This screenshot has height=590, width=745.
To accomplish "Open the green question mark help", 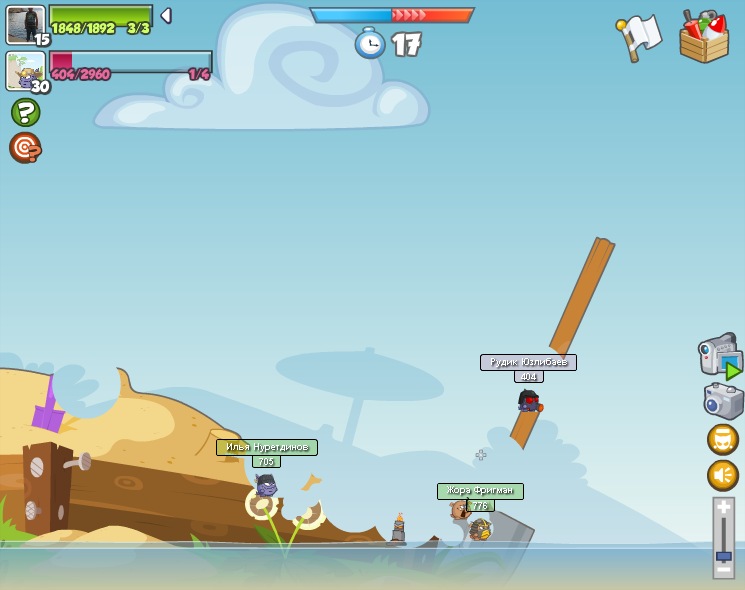I will click(x=25, y=112).
